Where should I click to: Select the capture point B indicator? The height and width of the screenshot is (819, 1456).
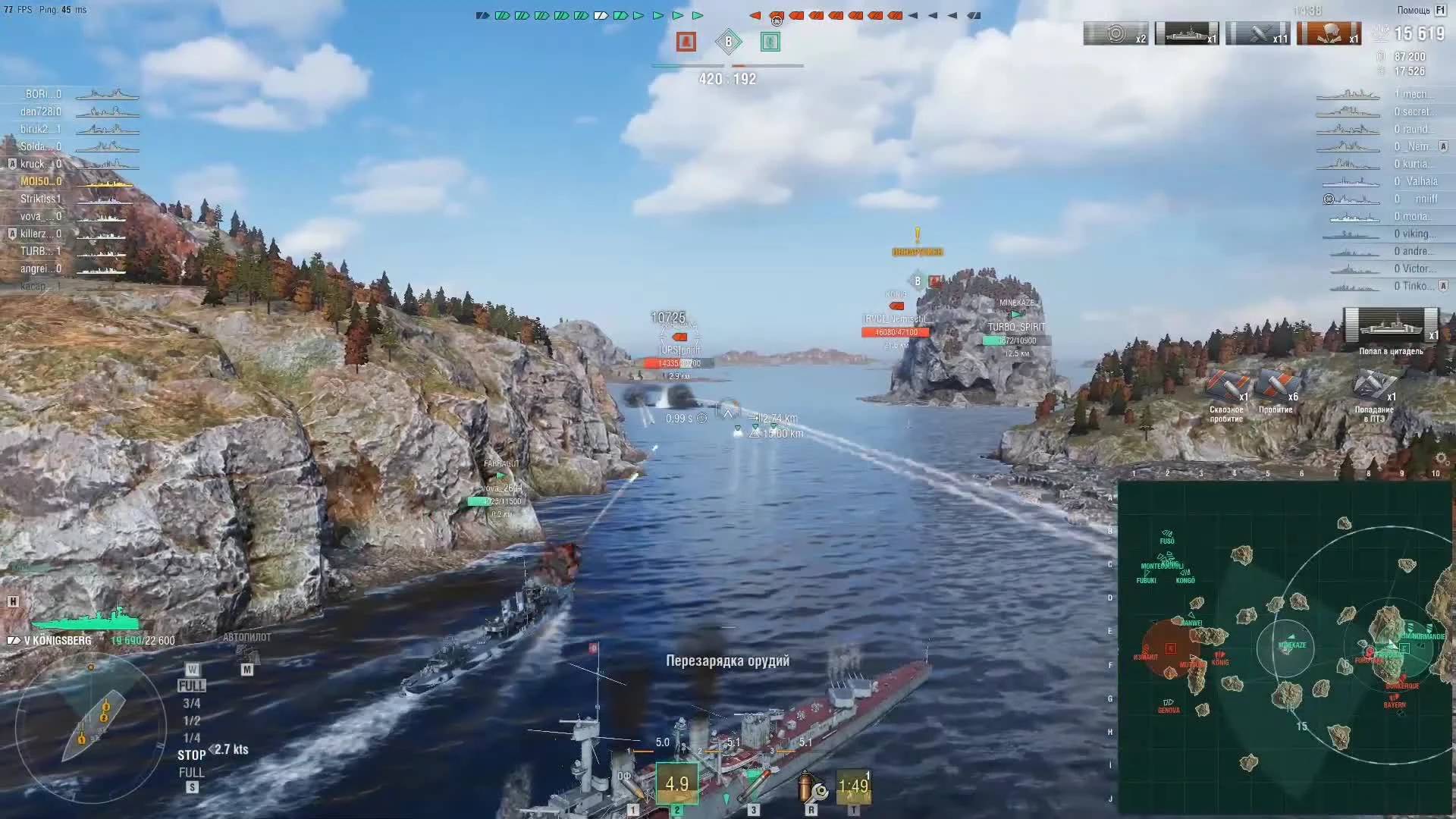pos(730,42)
